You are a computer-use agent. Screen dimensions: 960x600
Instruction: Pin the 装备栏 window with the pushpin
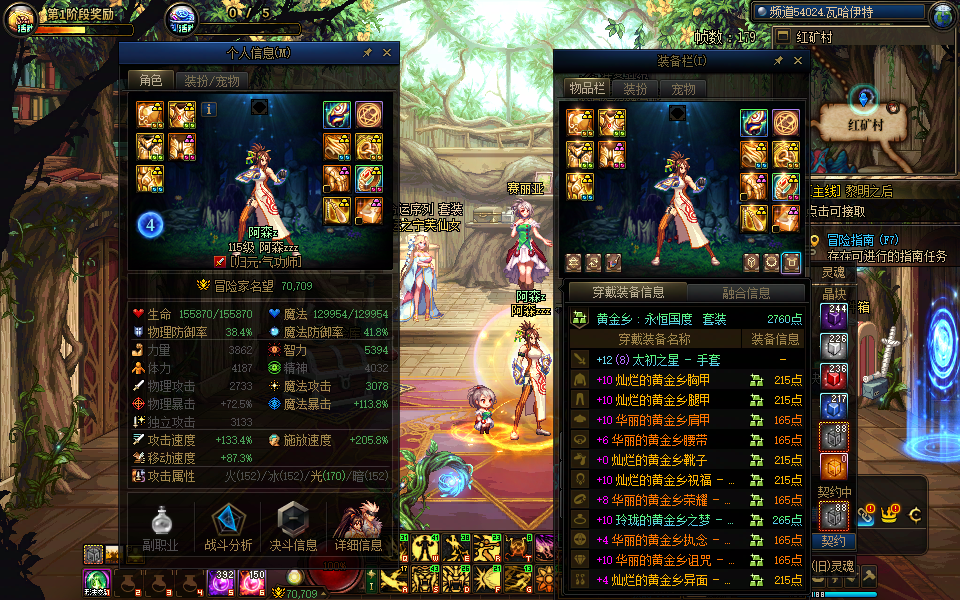[x=779, y=61]
